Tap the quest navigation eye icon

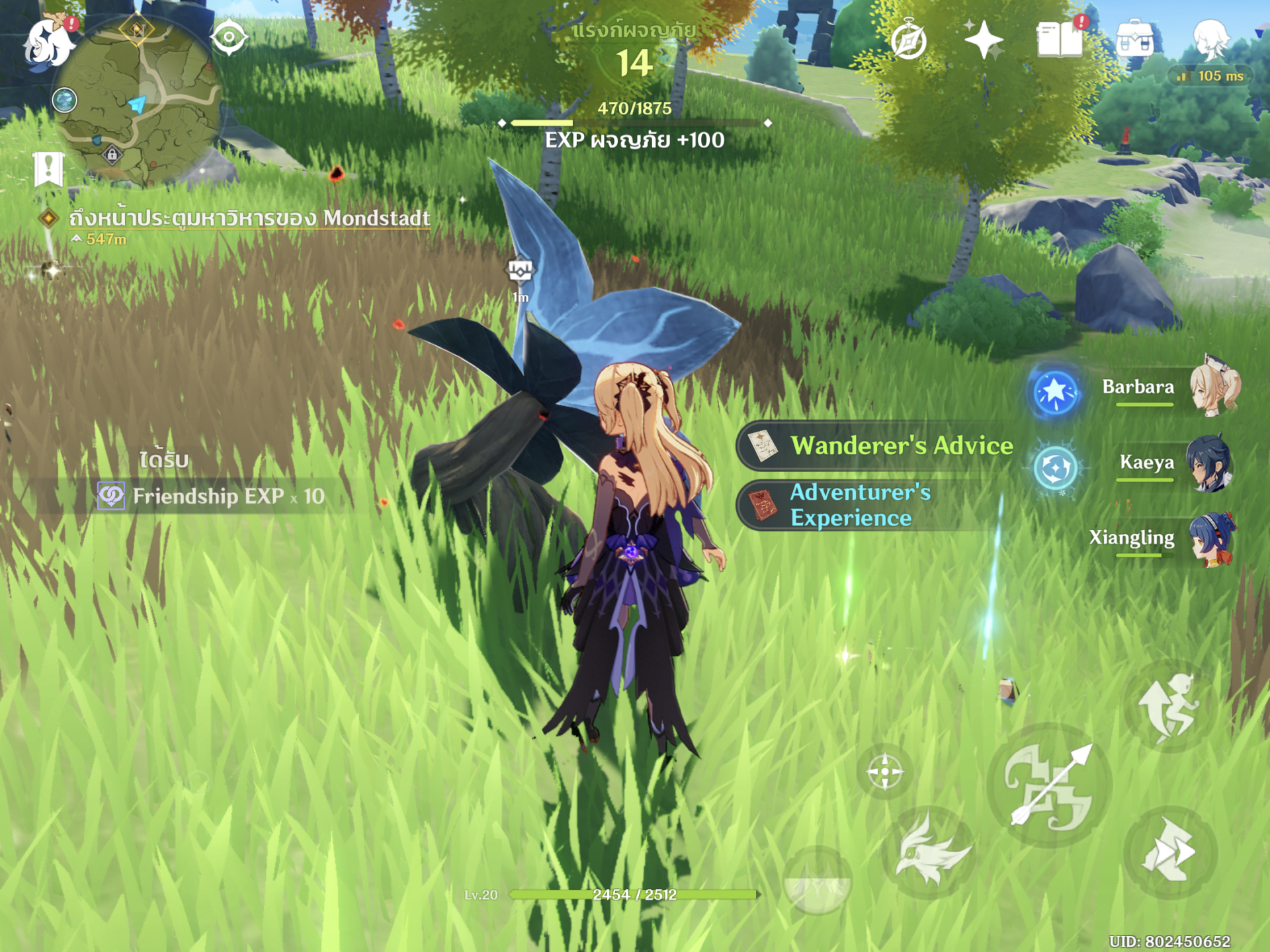229,37
